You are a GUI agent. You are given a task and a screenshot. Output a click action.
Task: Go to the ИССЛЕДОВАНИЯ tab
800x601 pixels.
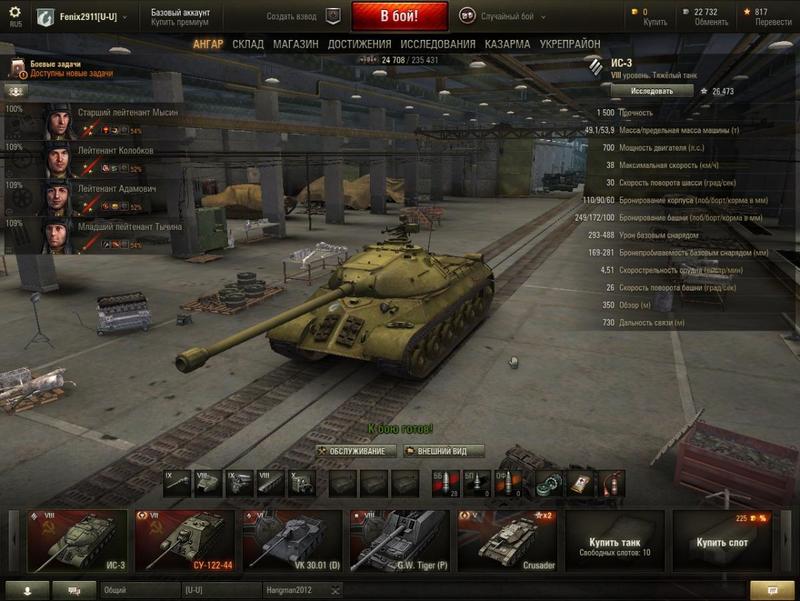pyautogui.click(x=438, y=45)
